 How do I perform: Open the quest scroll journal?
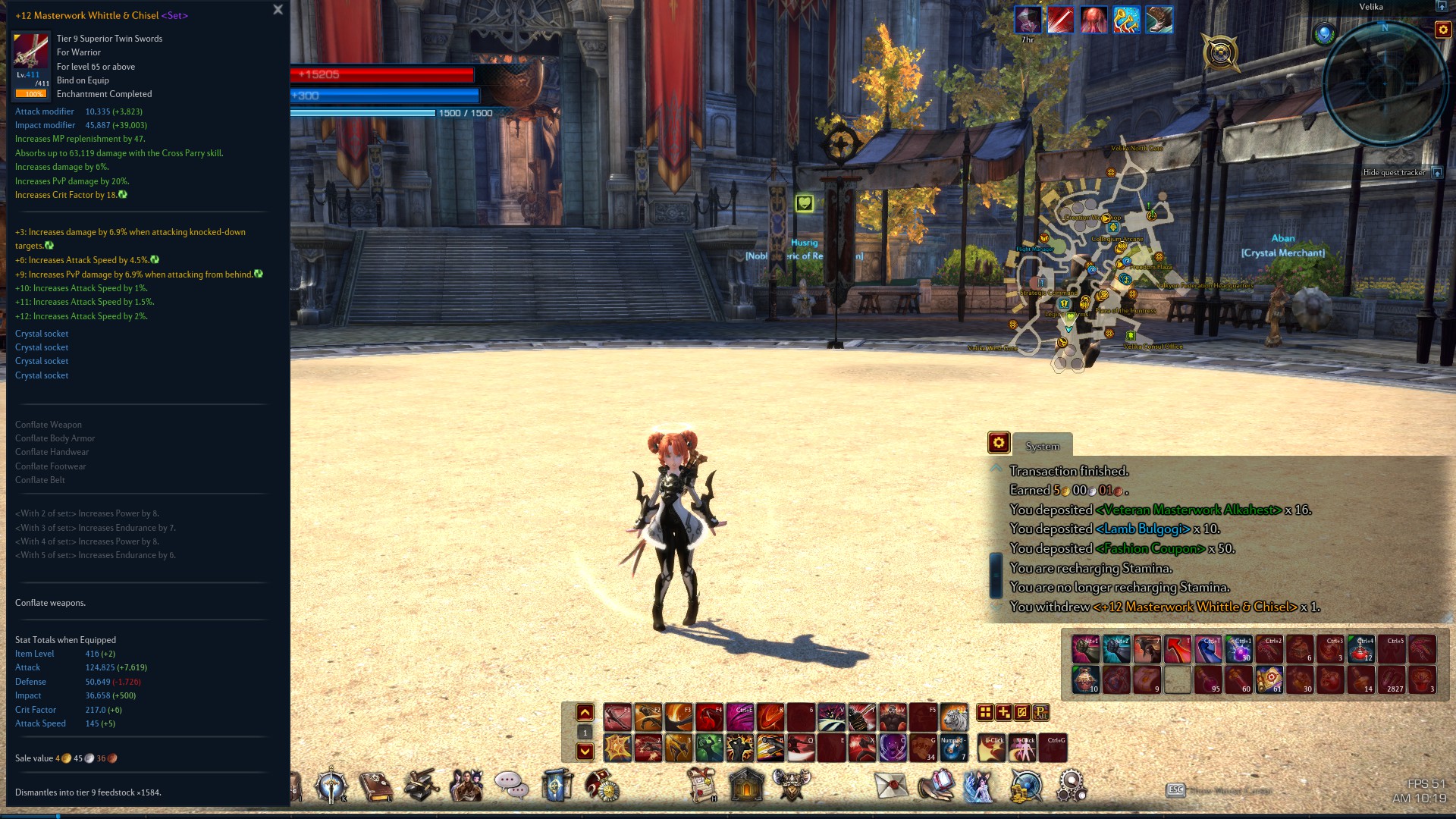pyautogui.click(x=702, y=786)
